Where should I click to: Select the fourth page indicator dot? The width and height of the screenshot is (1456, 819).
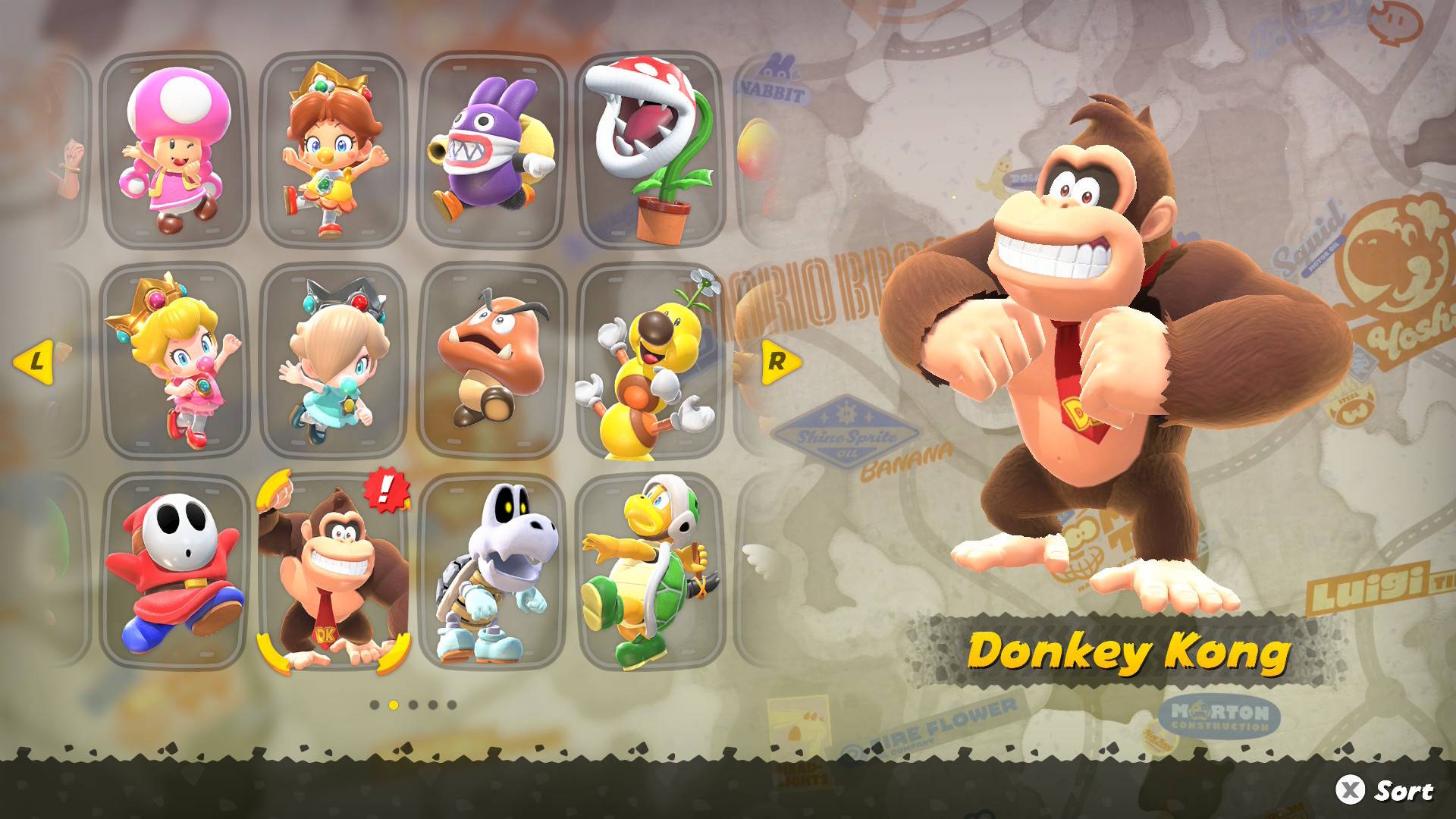click(x=432, y=705)
